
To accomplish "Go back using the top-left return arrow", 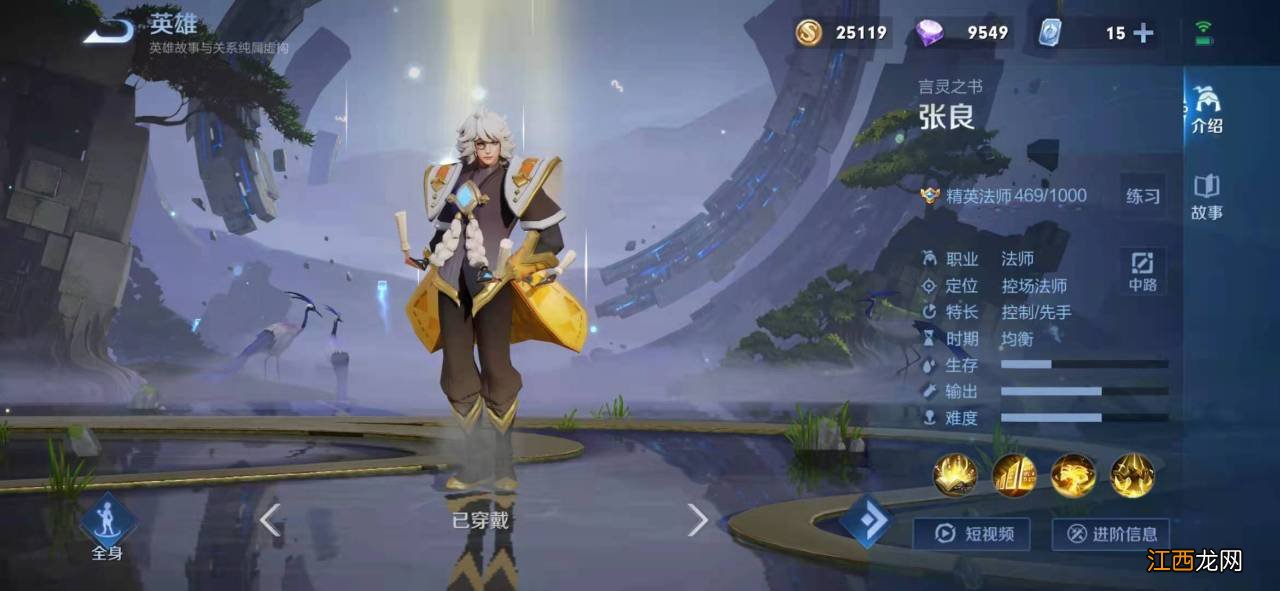I will click(x=108, y=30).
